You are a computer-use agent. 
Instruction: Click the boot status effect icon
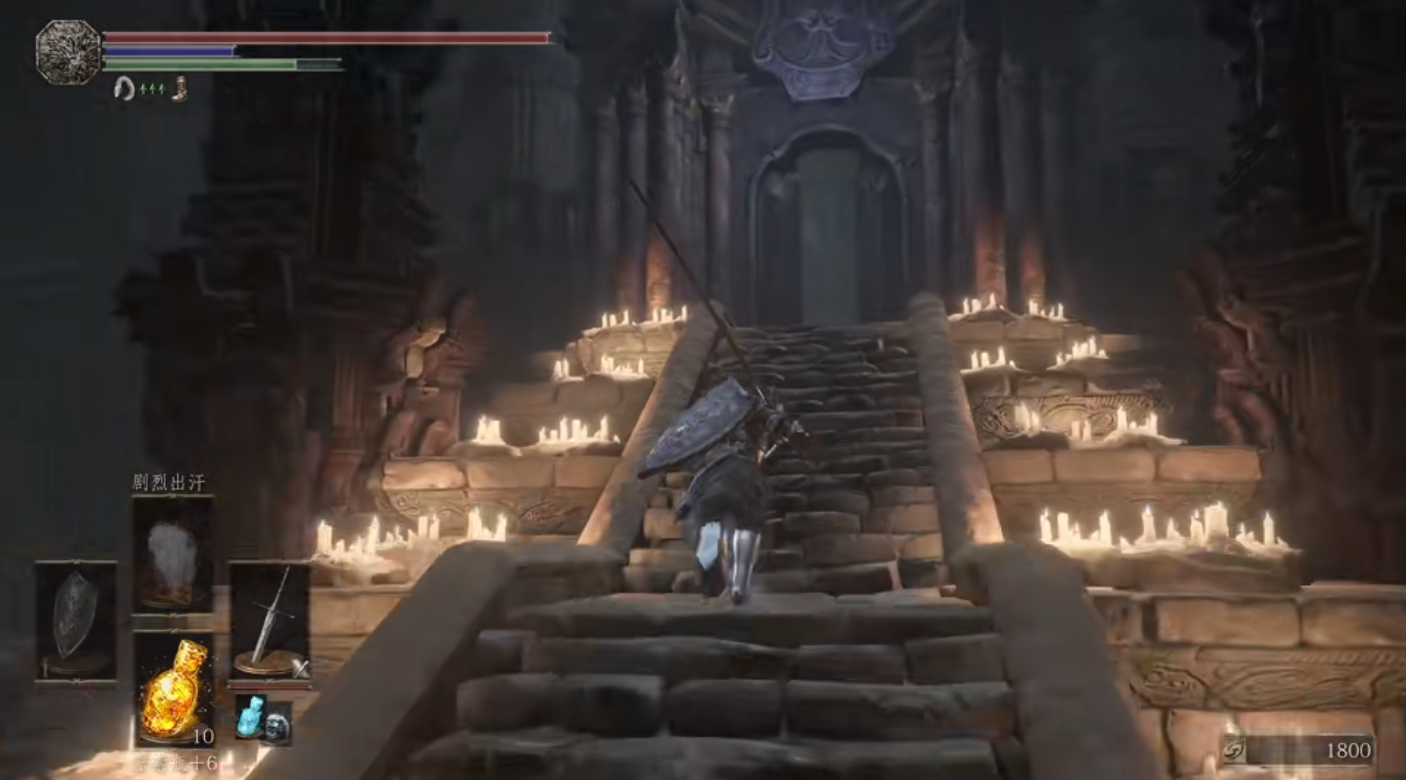pyautogui.click(x=179, y=88)
